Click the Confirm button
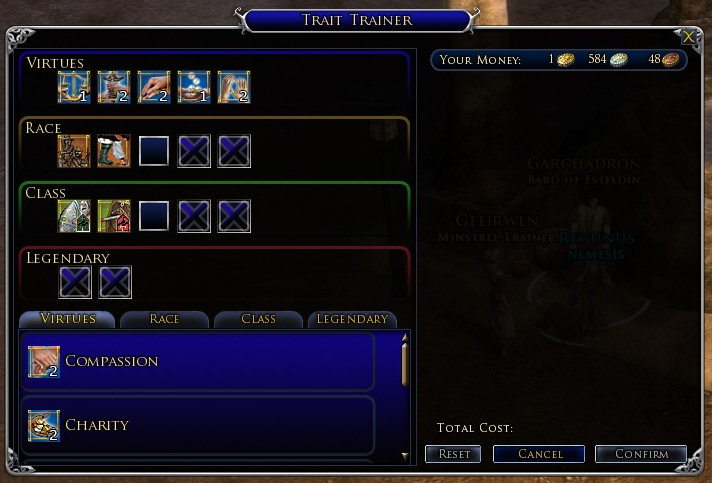The image size is (712, 483). tap(641, 454)
